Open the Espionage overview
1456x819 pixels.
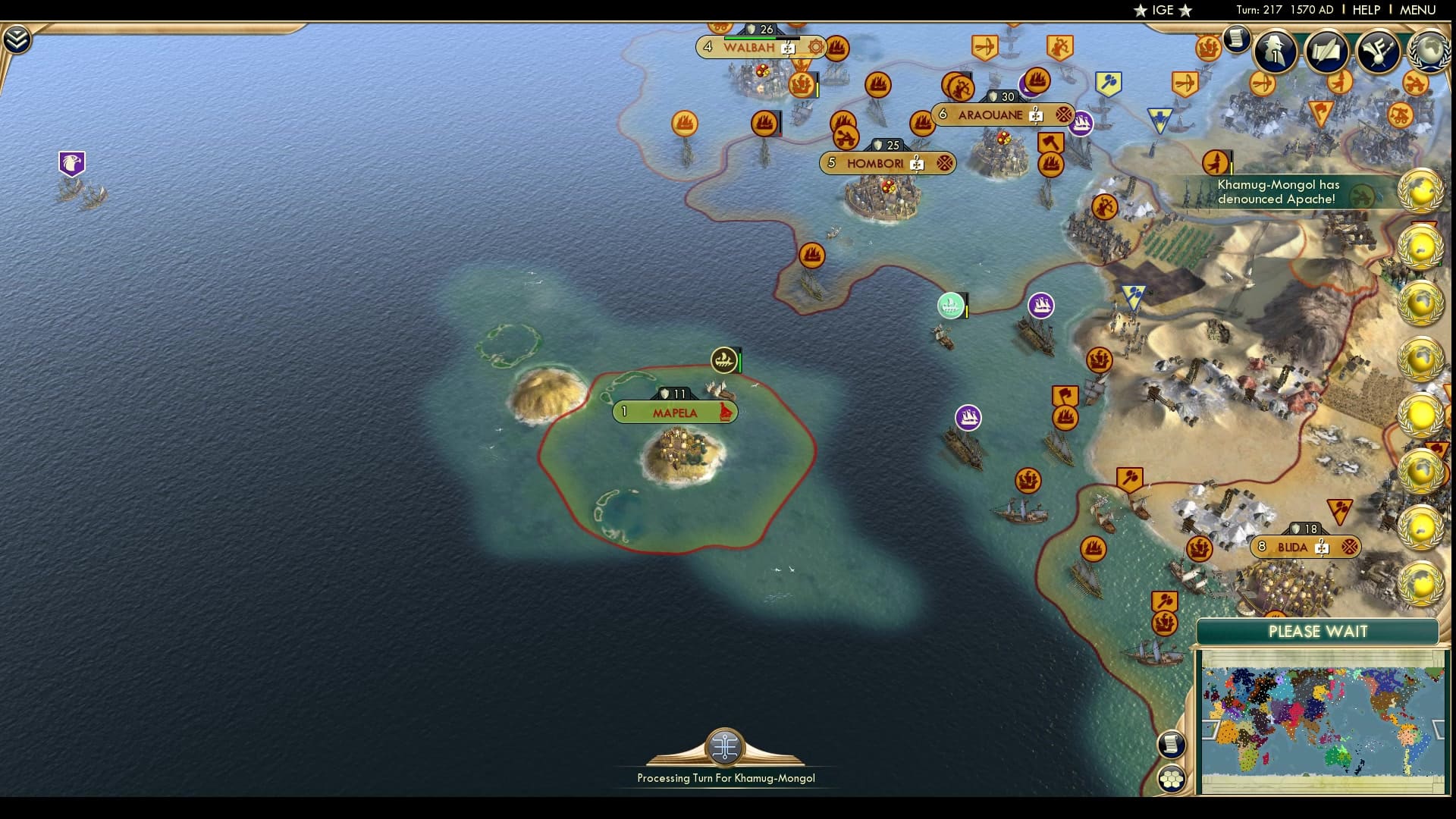1274,53
